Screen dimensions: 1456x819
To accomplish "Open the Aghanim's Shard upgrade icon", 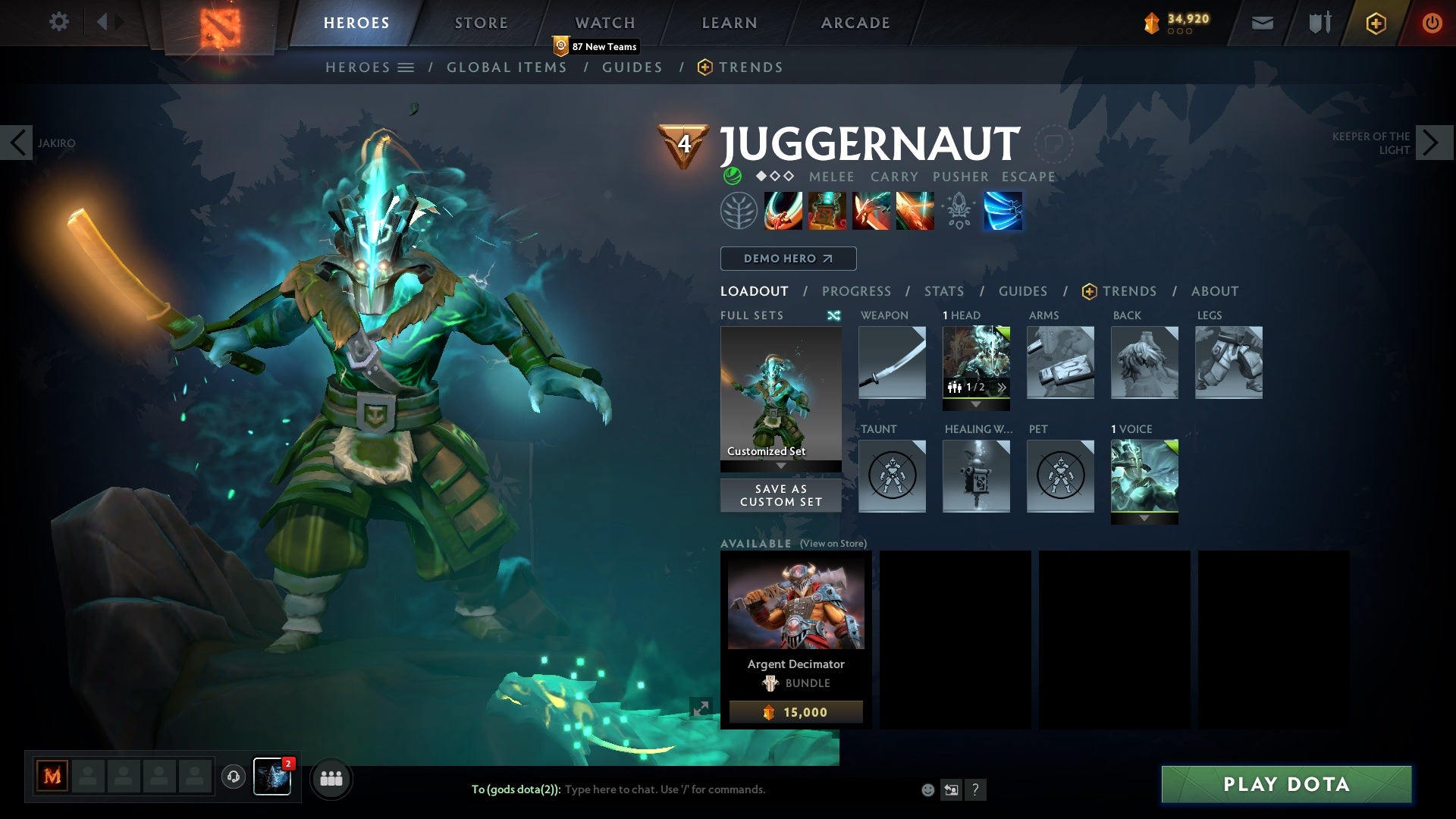I will [x=959, y=211].
